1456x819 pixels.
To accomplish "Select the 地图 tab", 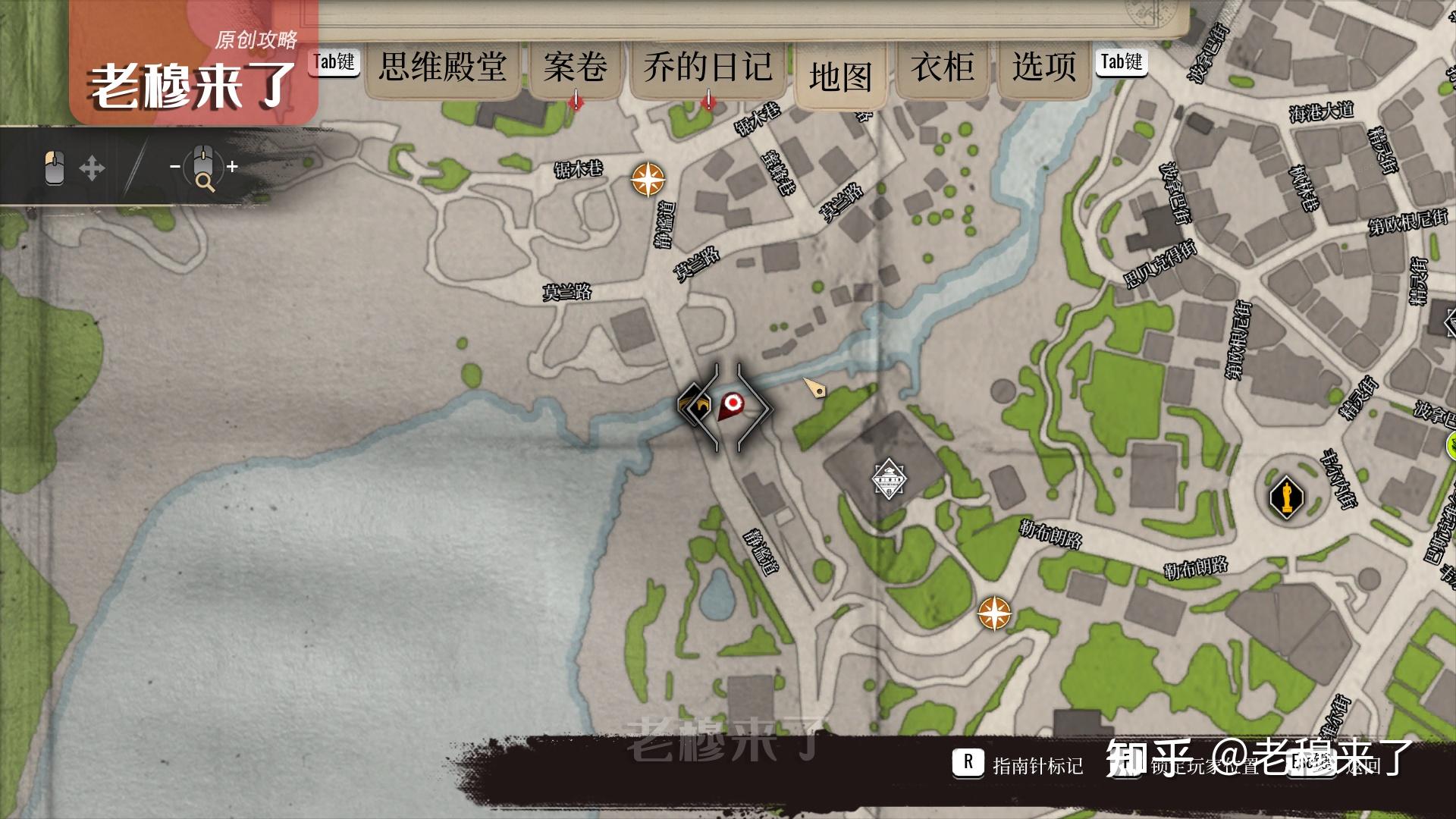I will pyautogui.click(x=840, y=76).
